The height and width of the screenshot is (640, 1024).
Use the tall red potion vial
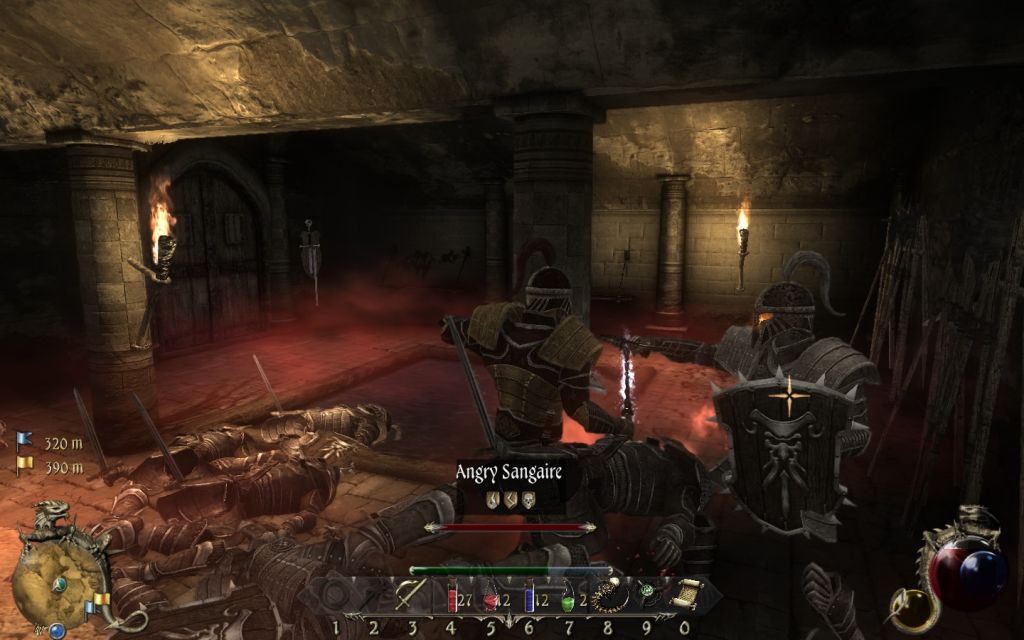click(x=451, y=597)
